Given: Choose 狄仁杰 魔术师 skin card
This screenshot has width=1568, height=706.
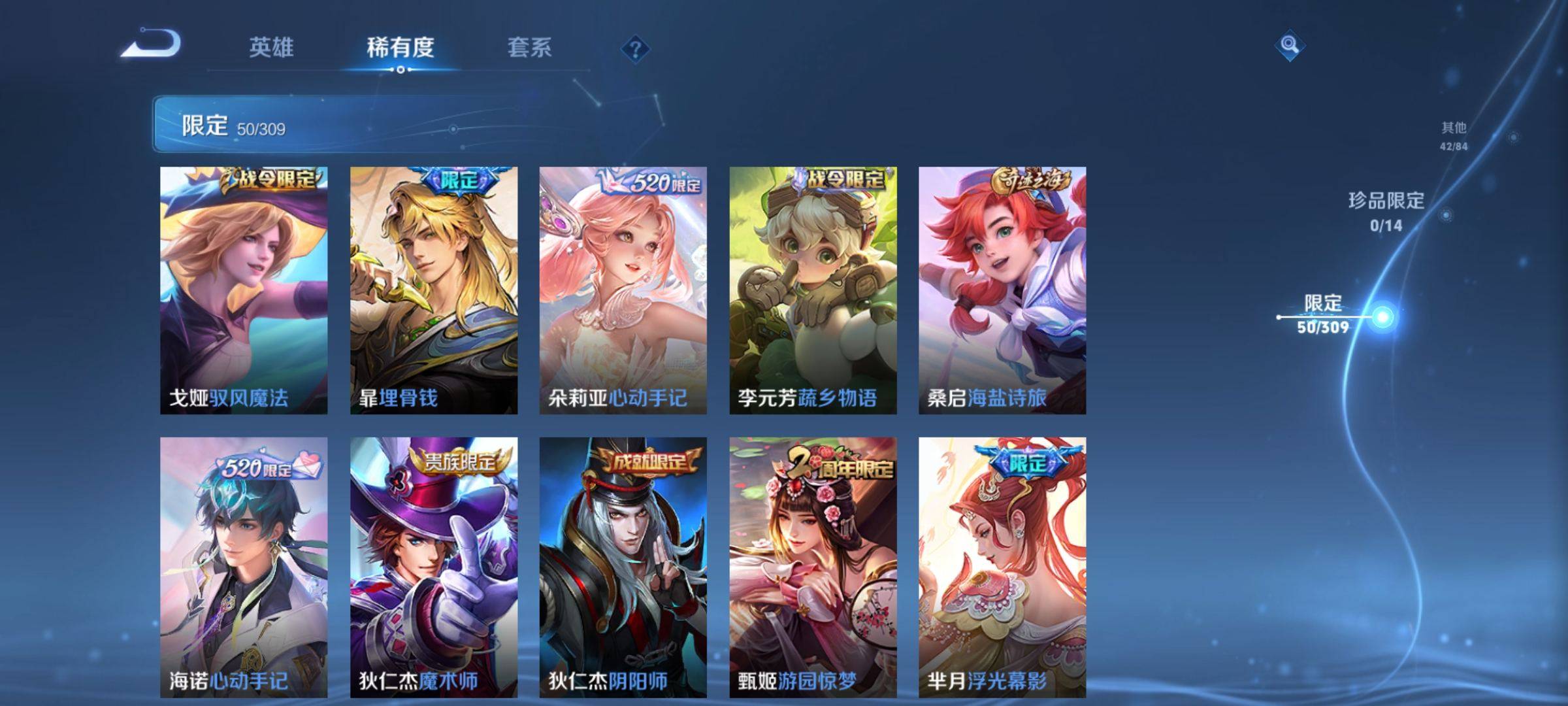Looking at the screenshot, I should pos(434,566).
